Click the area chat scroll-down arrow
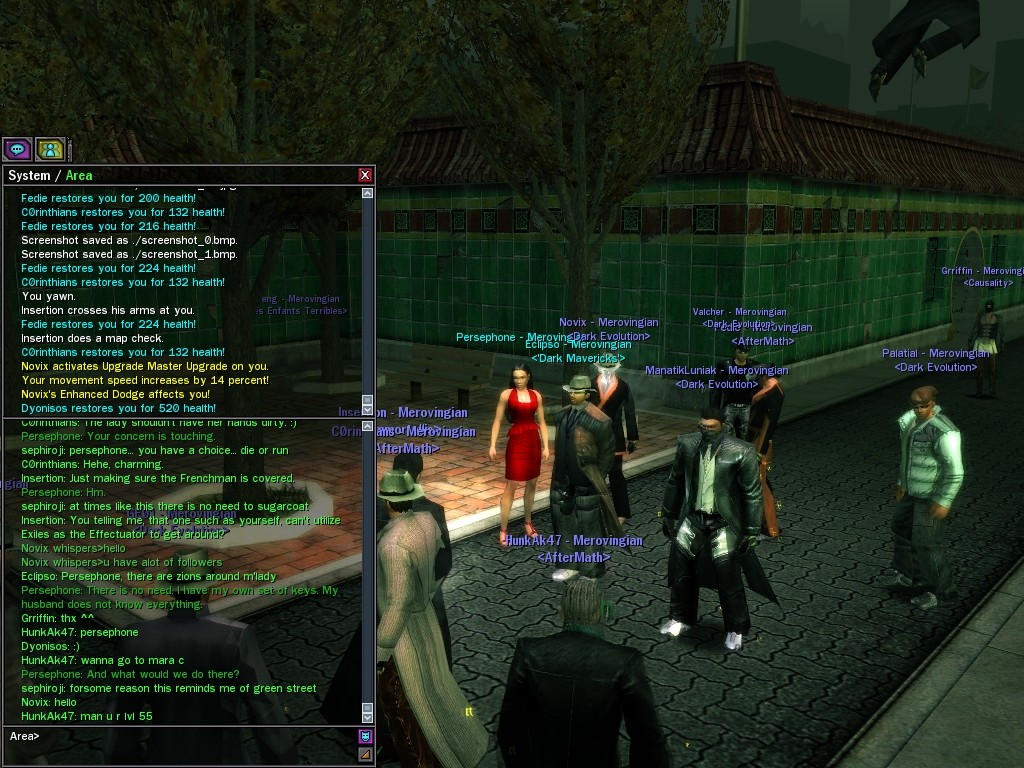The image size is (1024, 768). [367, 716]
